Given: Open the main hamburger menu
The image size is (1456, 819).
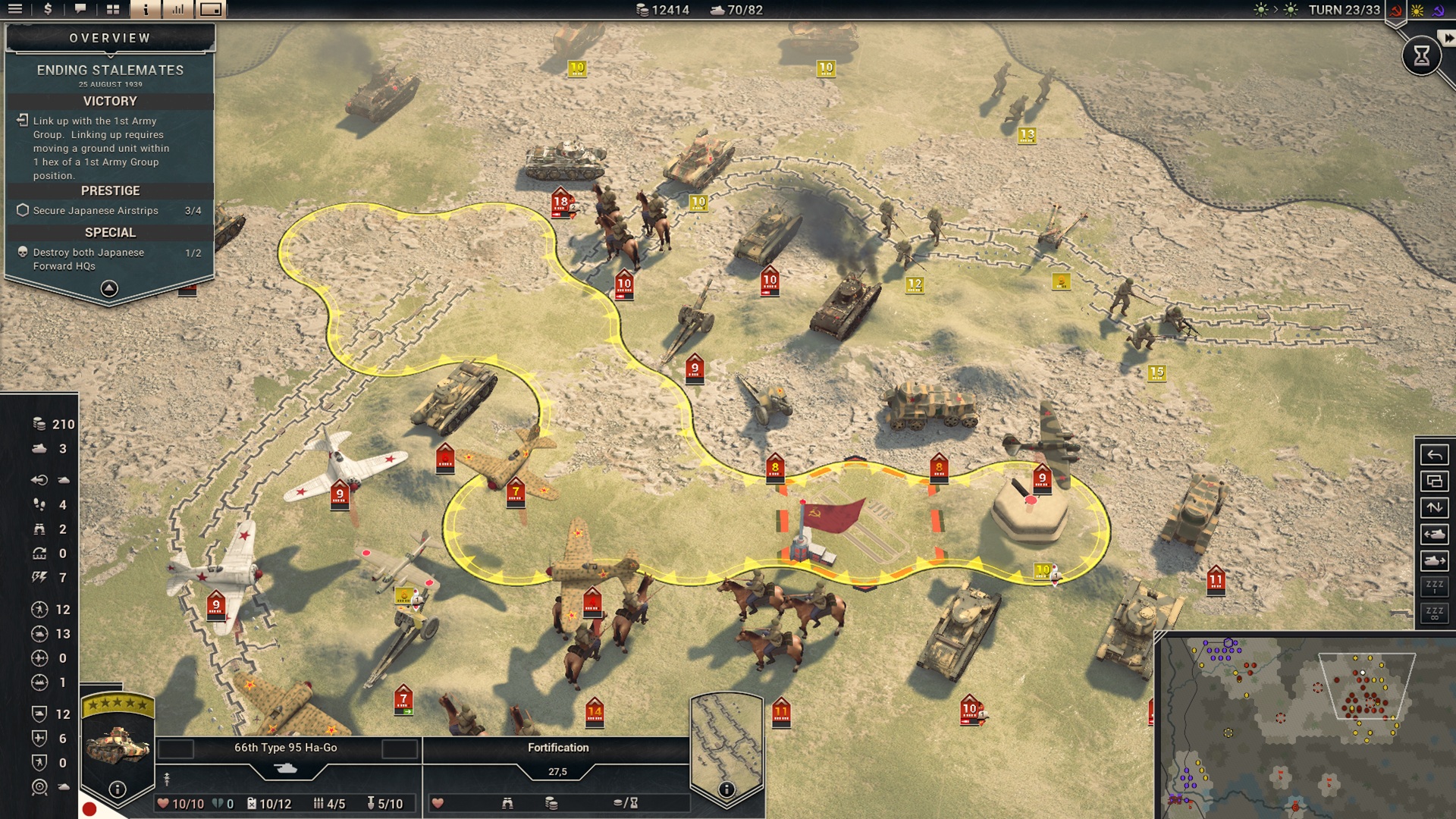Looking at the screenshot, I should tap(15, 9).
